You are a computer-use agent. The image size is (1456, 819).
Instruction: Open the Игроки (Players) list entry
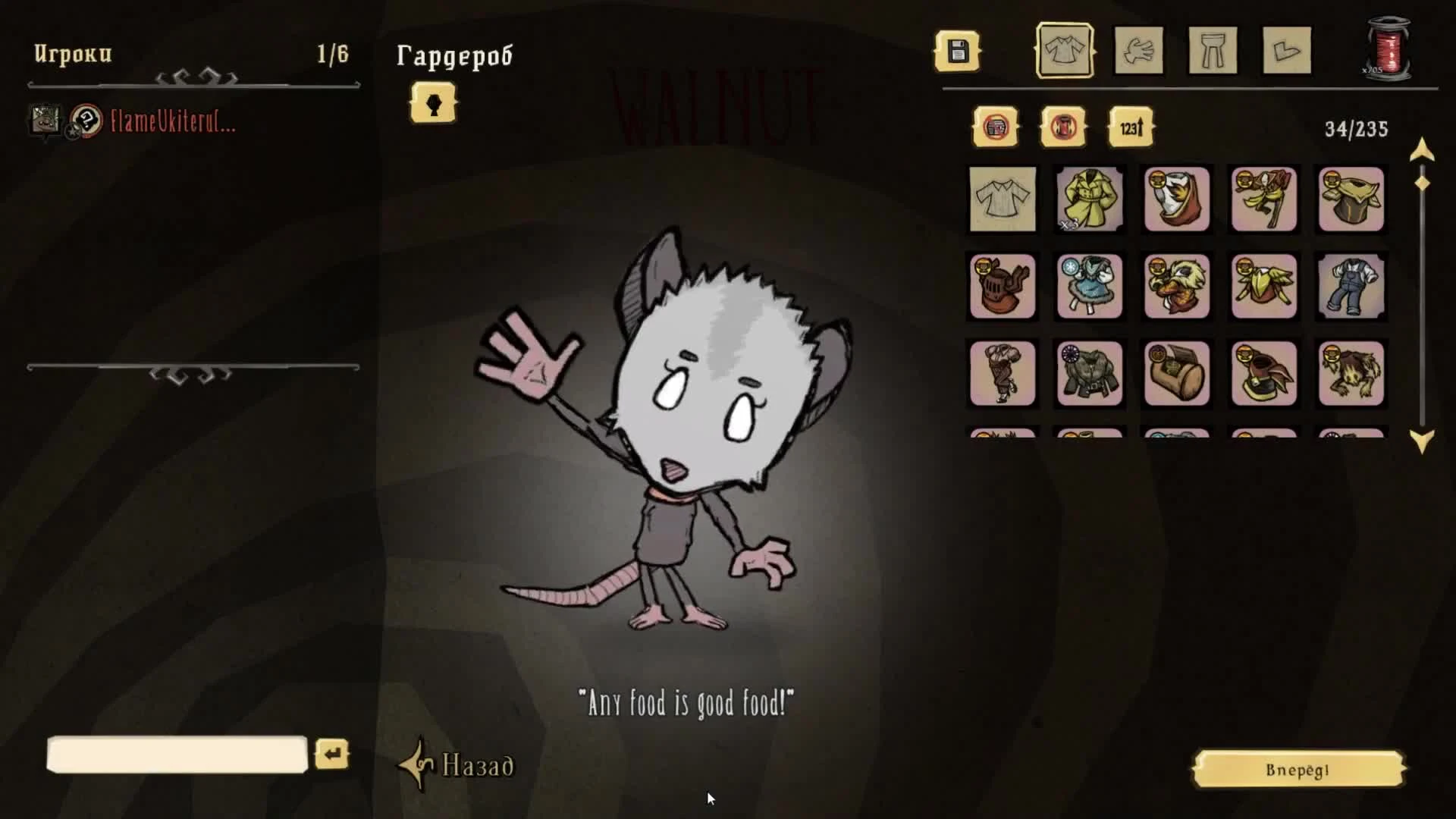(72, 54)
